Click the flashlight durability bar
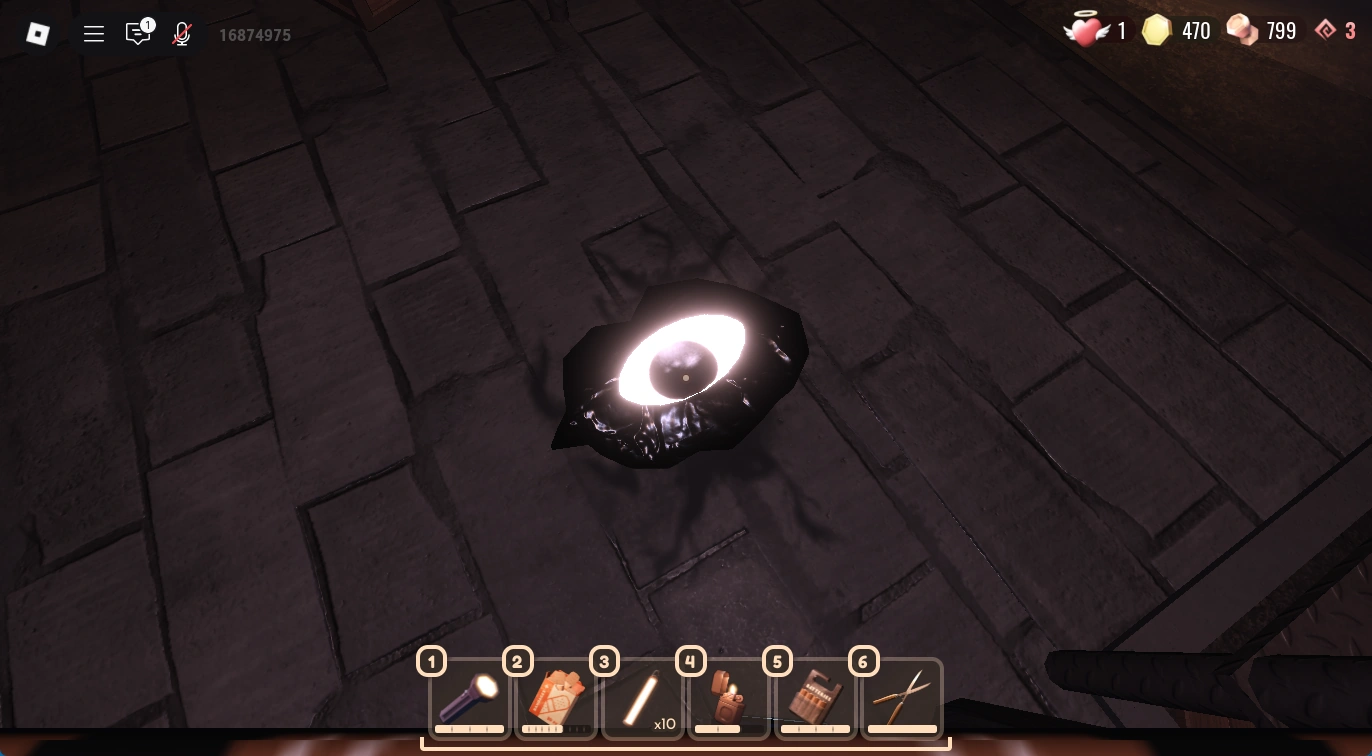 (470, 728)
